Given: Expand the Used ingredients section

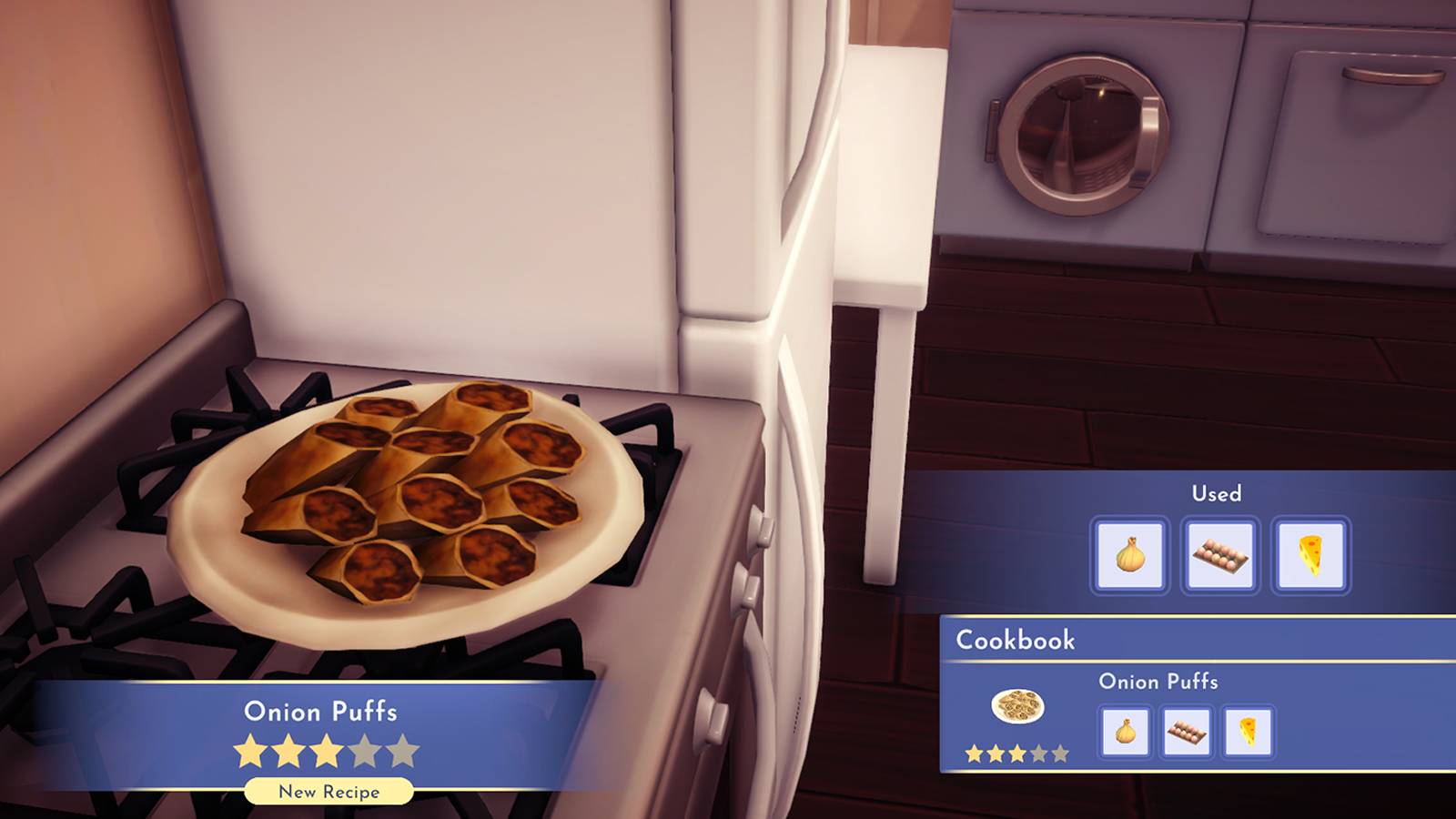Looking at the screenshot, I should pyautogui.click(x=1217, y=493).
